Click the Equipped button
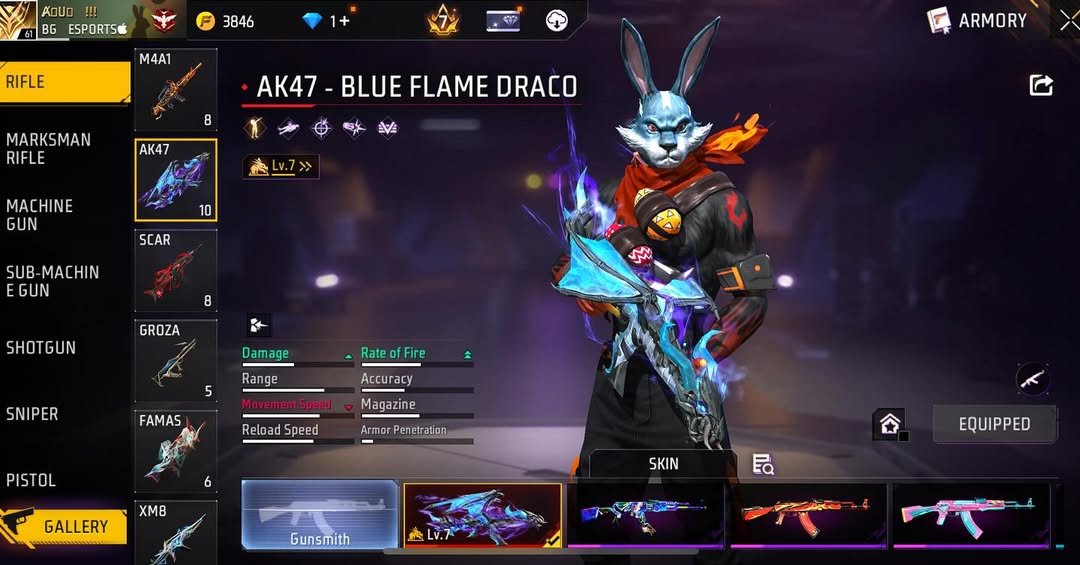This screenshot has height=565, width=1080. click(x=994, y=424)
